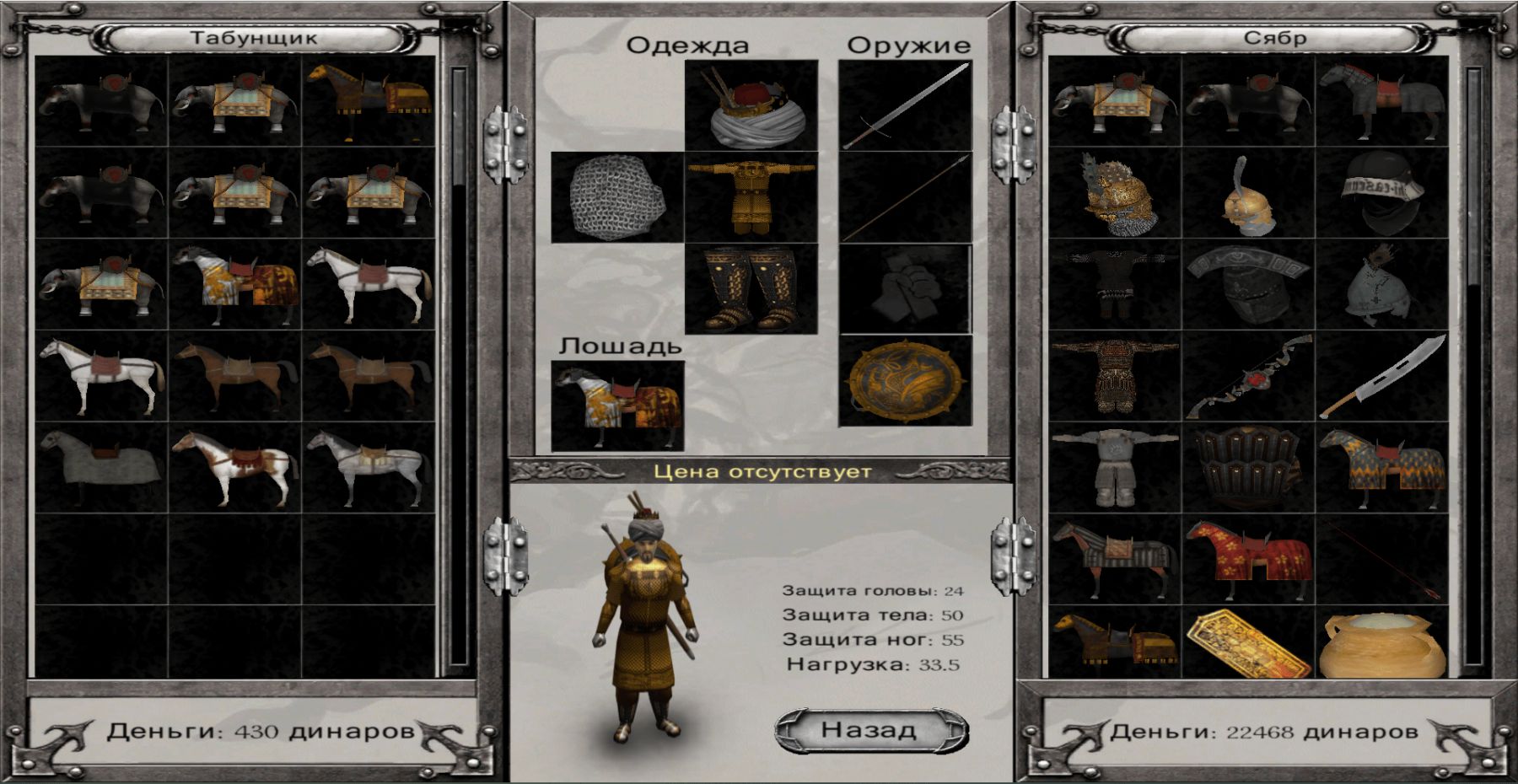Choose the grey cloth-covered horse from Табунщик
Viewport: 1518px width, 784px height.
[101, 468]
